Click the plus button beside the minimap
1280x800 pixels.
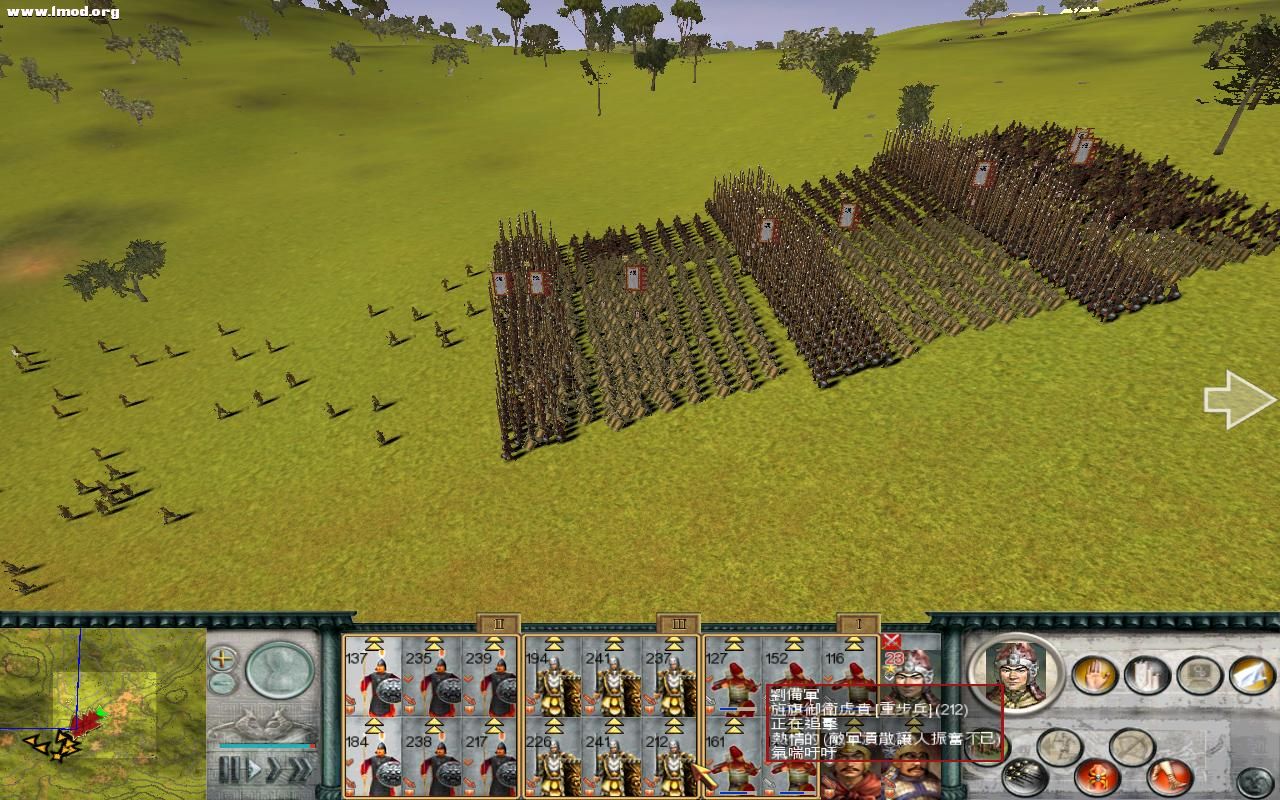tap(221, 659)
